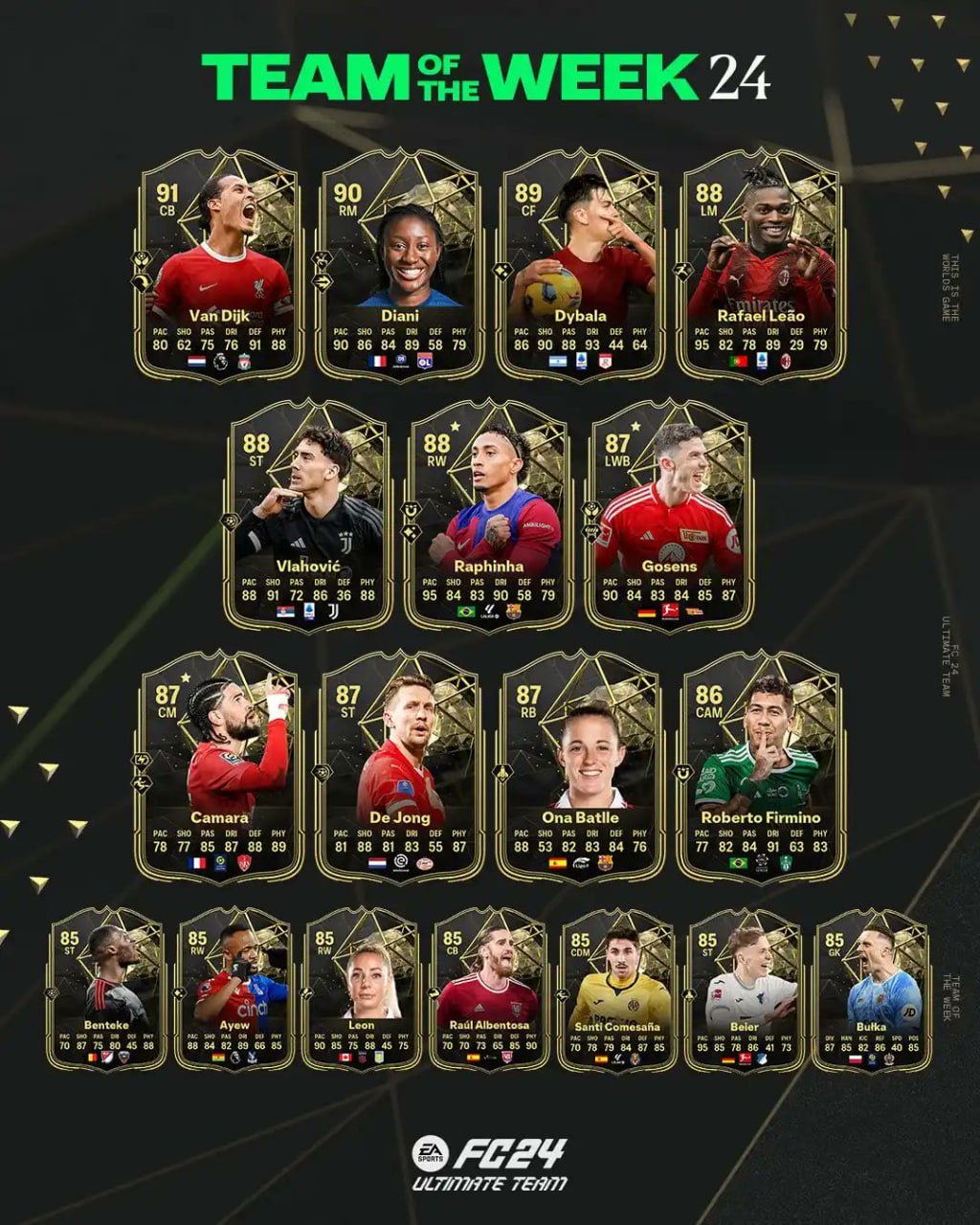This screenshot has height=1225, width=980.
Task: Pick the Ona Batlle 87 RB card
Action: (579, 766)
